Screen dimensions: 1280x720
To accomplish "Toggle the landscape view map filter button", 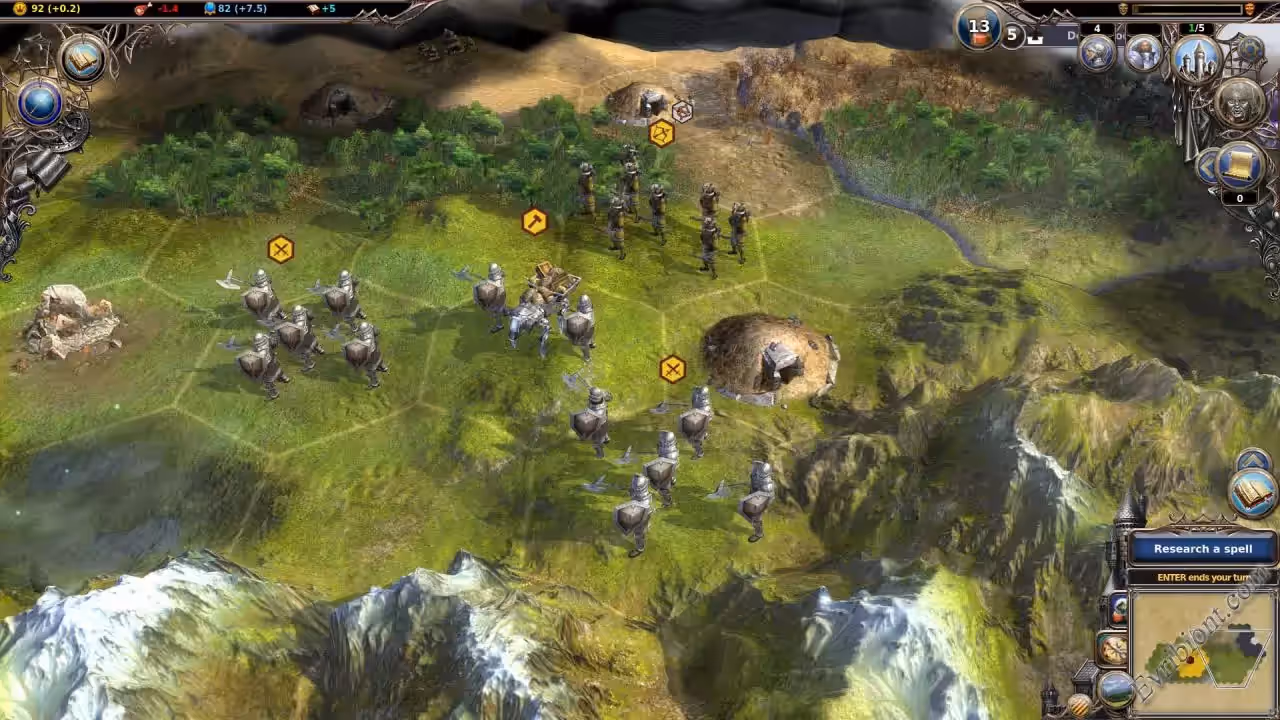I will [x=1115, y=688].
